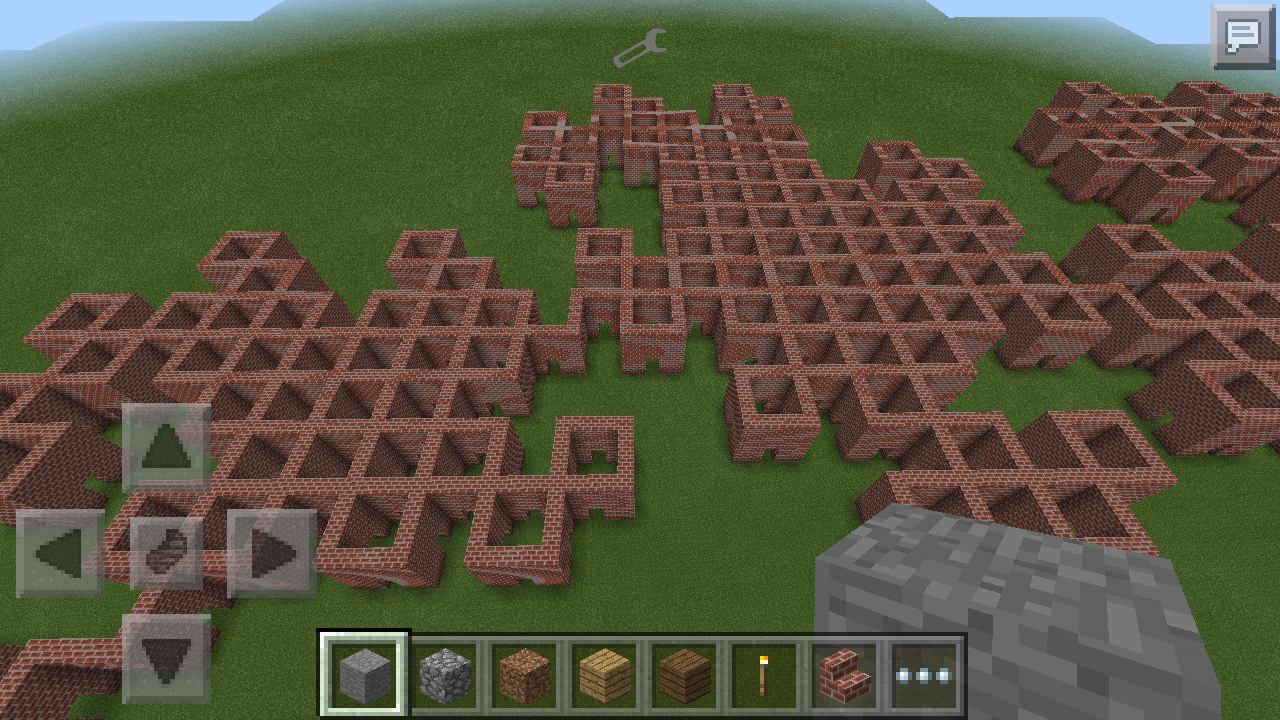Image resolution: width=1280 pixels, height=720 pixels.
Task: Select the stone block in the first slot
Action: [364, 673]
